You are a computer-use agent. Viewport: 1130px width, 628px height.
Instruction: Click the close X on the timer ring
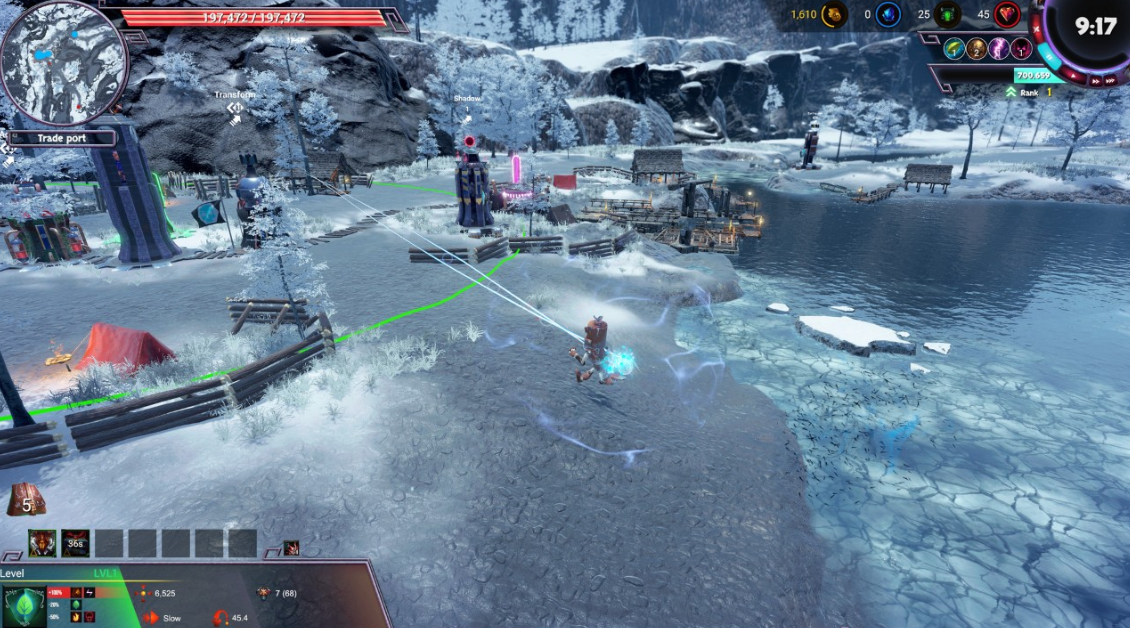[1036, 30]
